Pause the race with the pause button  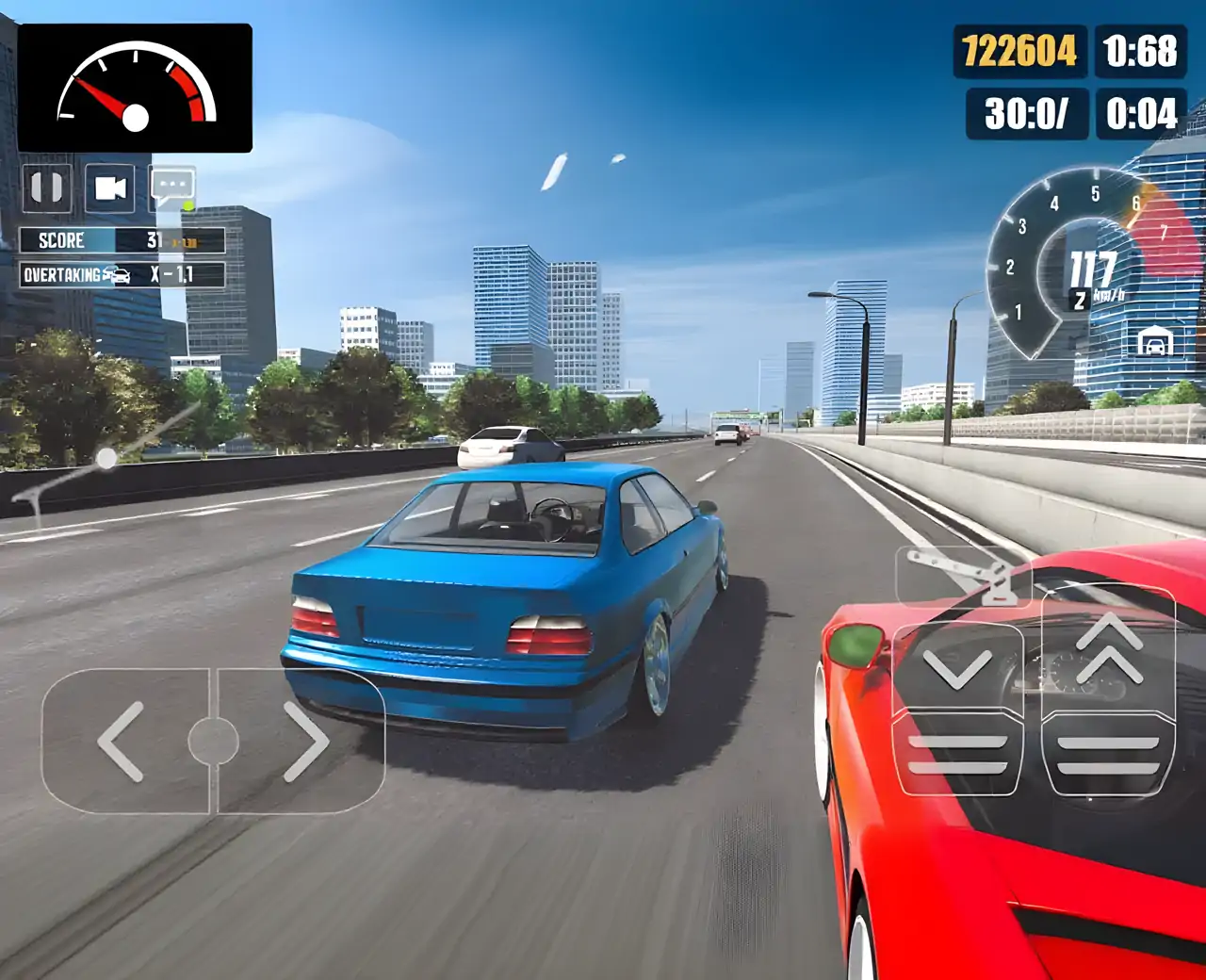pyautogui.click(x=46, y=188)
